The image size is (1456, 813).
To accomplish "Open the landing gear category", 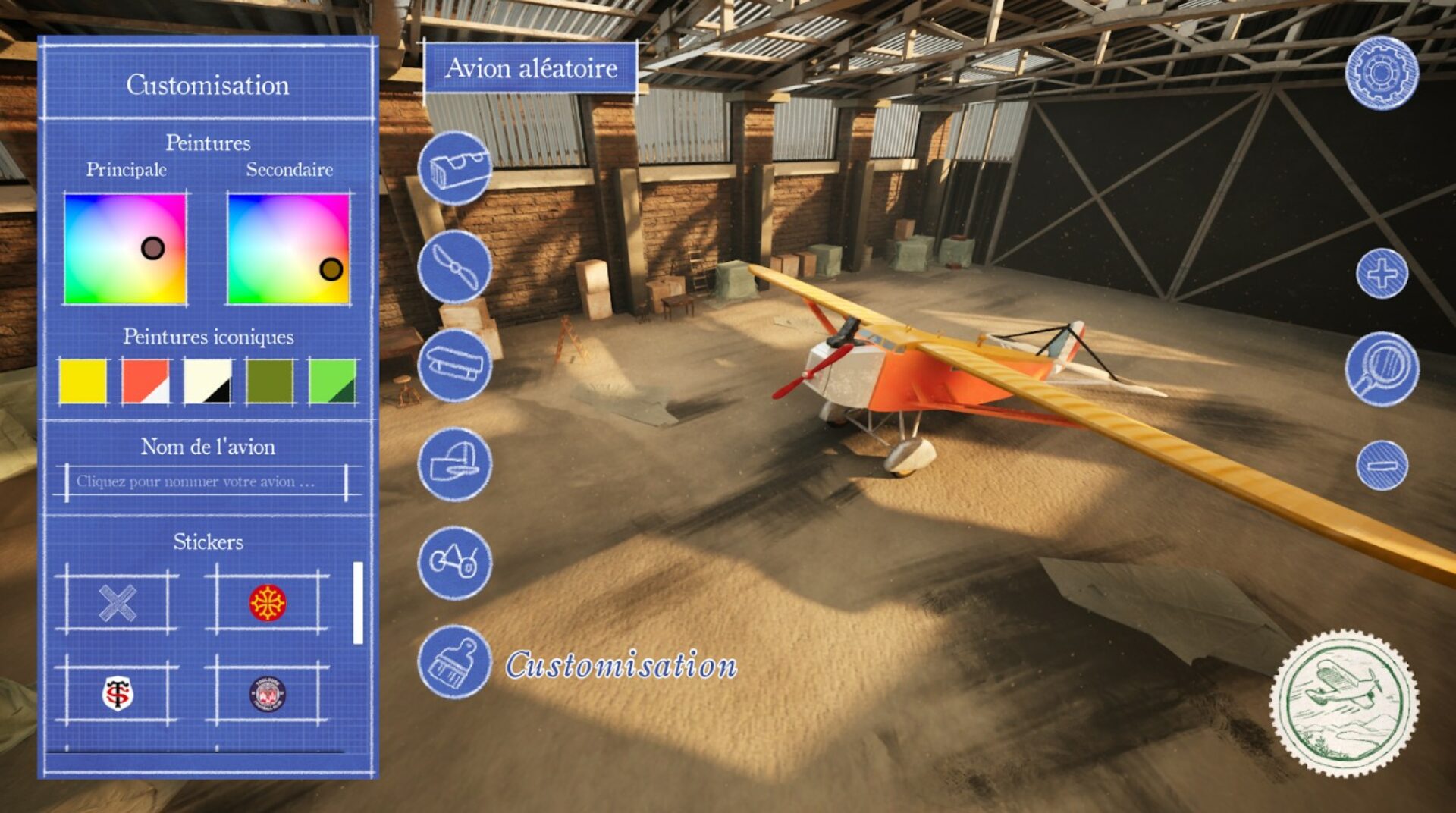I will click(454, 563).
